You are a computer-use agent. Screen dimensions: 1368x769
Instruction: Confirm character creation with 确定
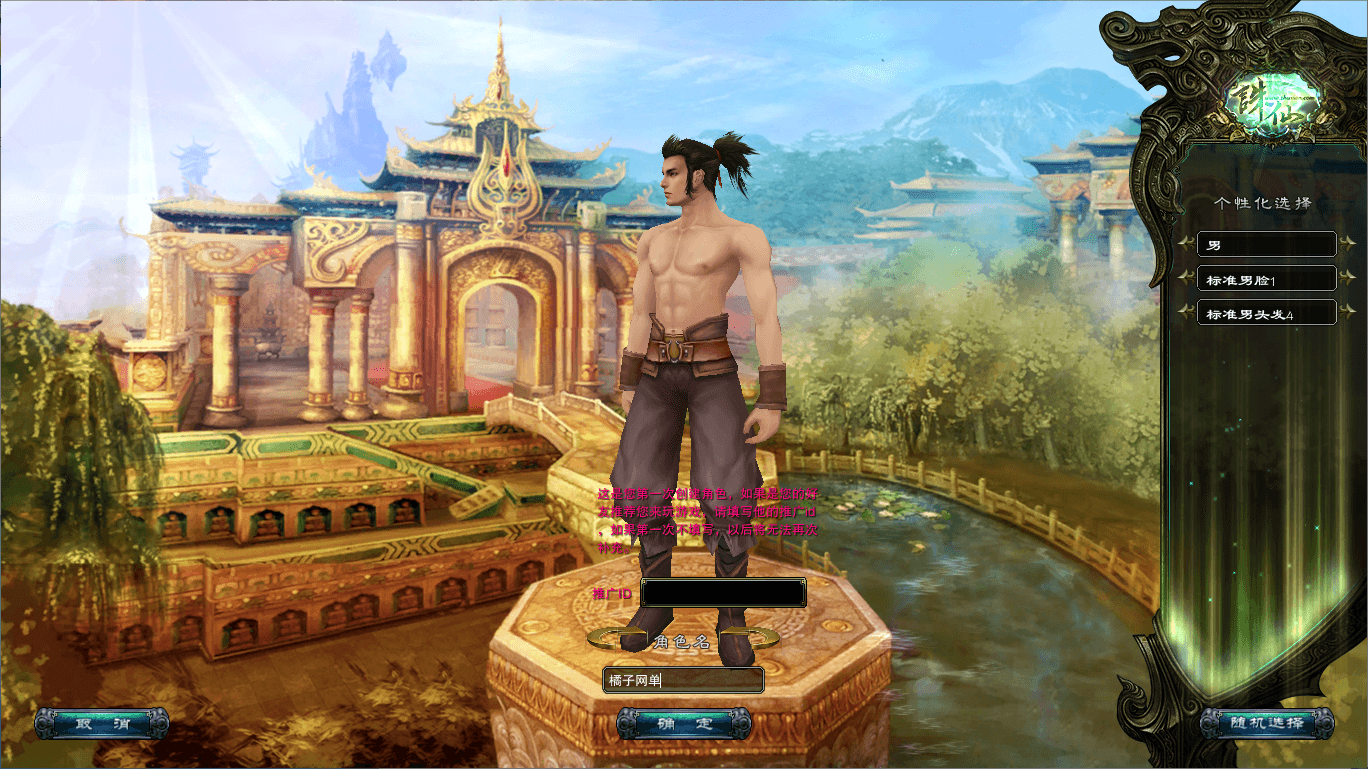pyautogui.click(x=683, y=723)
